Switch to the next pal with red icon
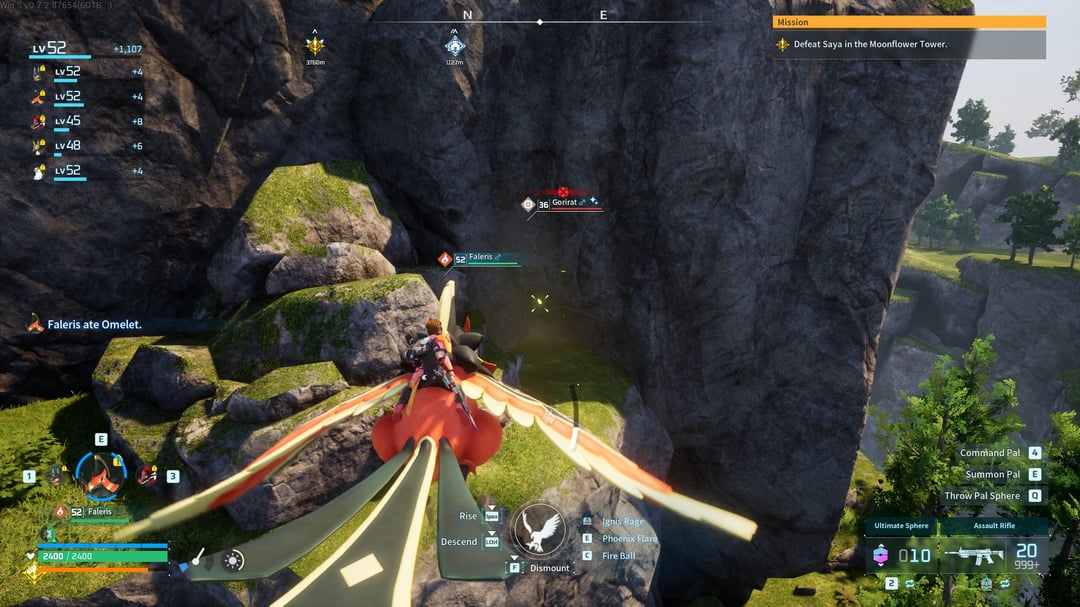 [147, 476]
